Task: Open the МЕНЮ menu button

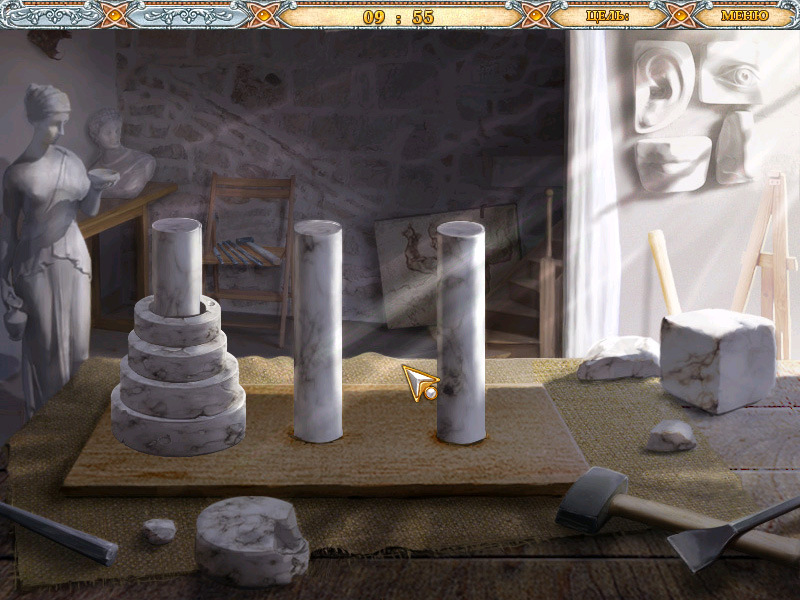Action: coord(744,16)
